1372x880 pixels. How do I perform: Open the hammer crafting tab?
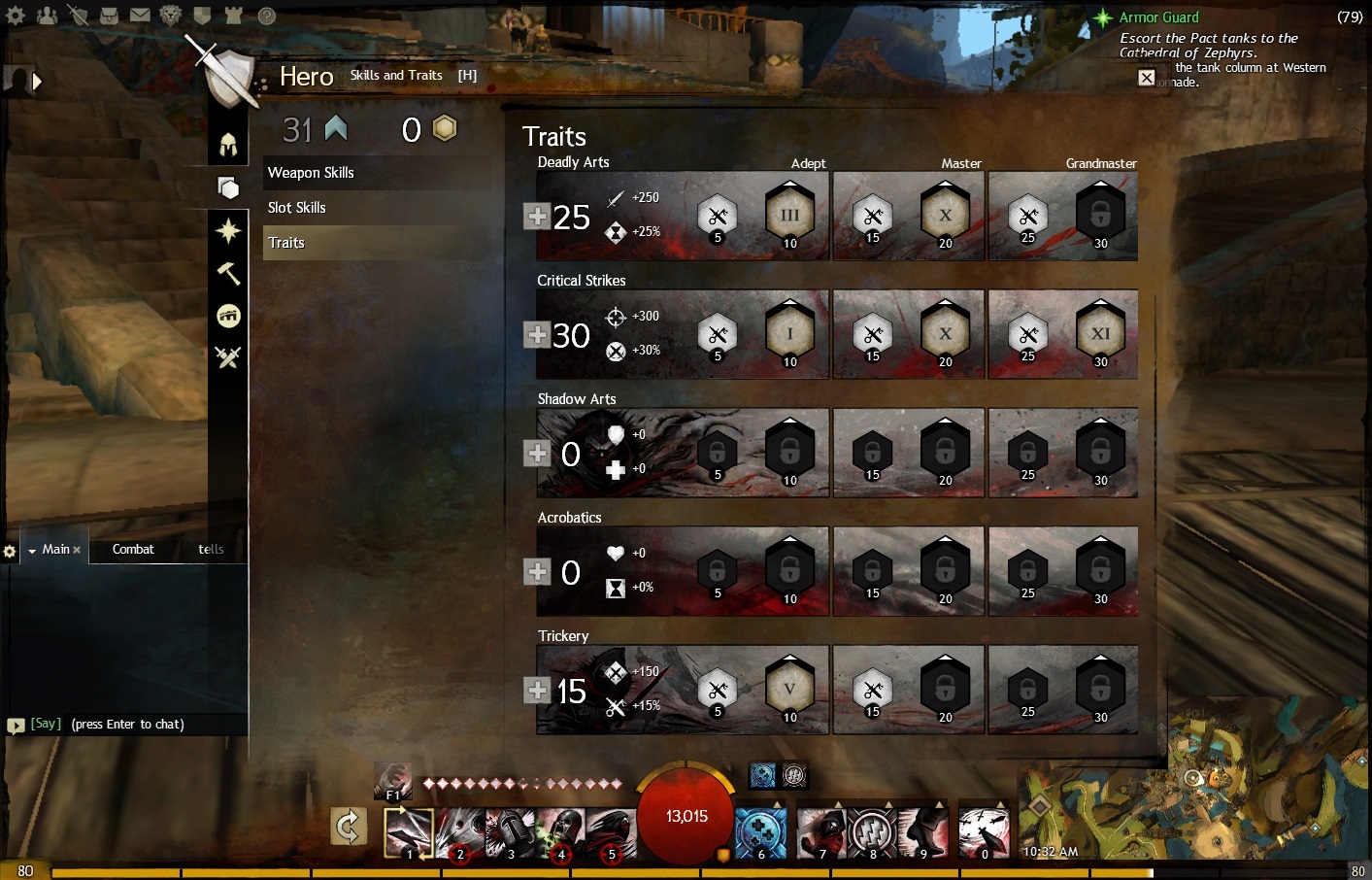coord(228,273)
